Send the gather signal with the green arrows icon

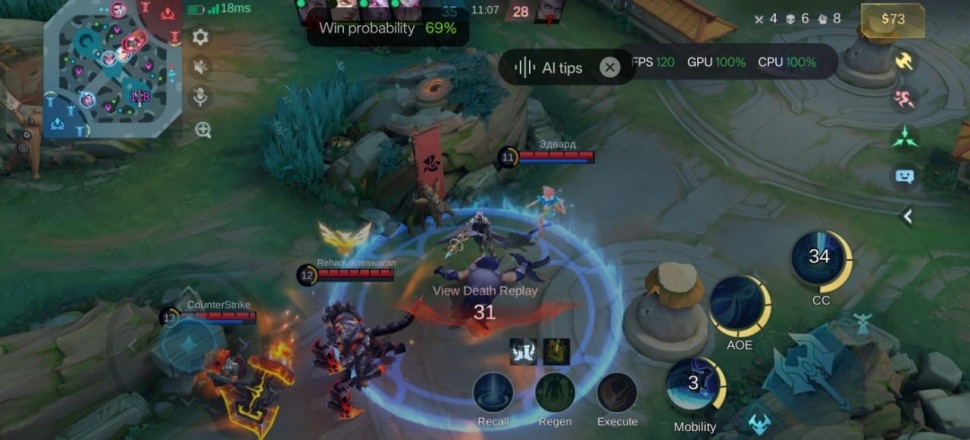pyautogui.click(x=904, y=137)
